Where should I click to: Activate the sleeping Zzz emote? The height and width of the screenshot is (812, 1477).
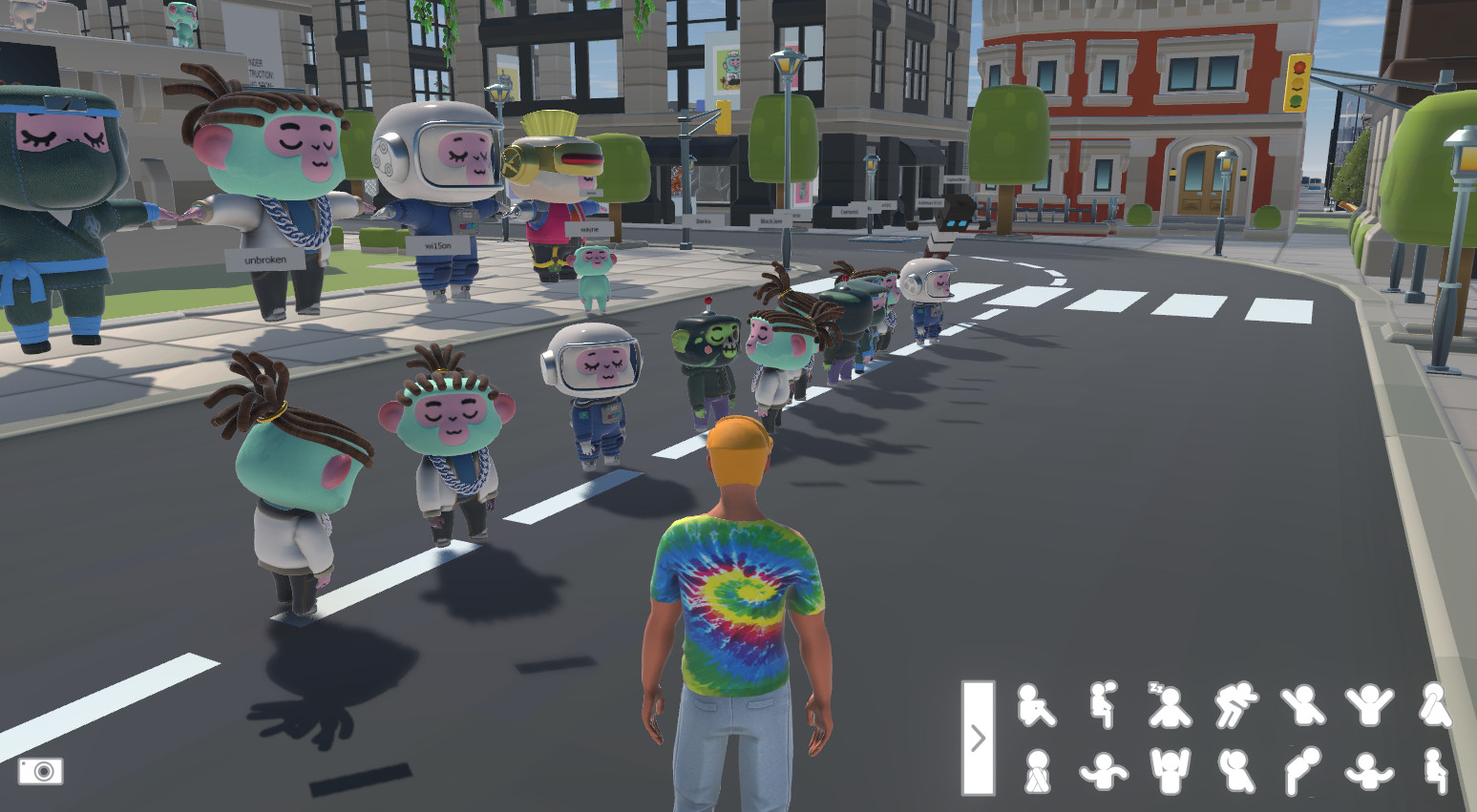point(1169,706)
